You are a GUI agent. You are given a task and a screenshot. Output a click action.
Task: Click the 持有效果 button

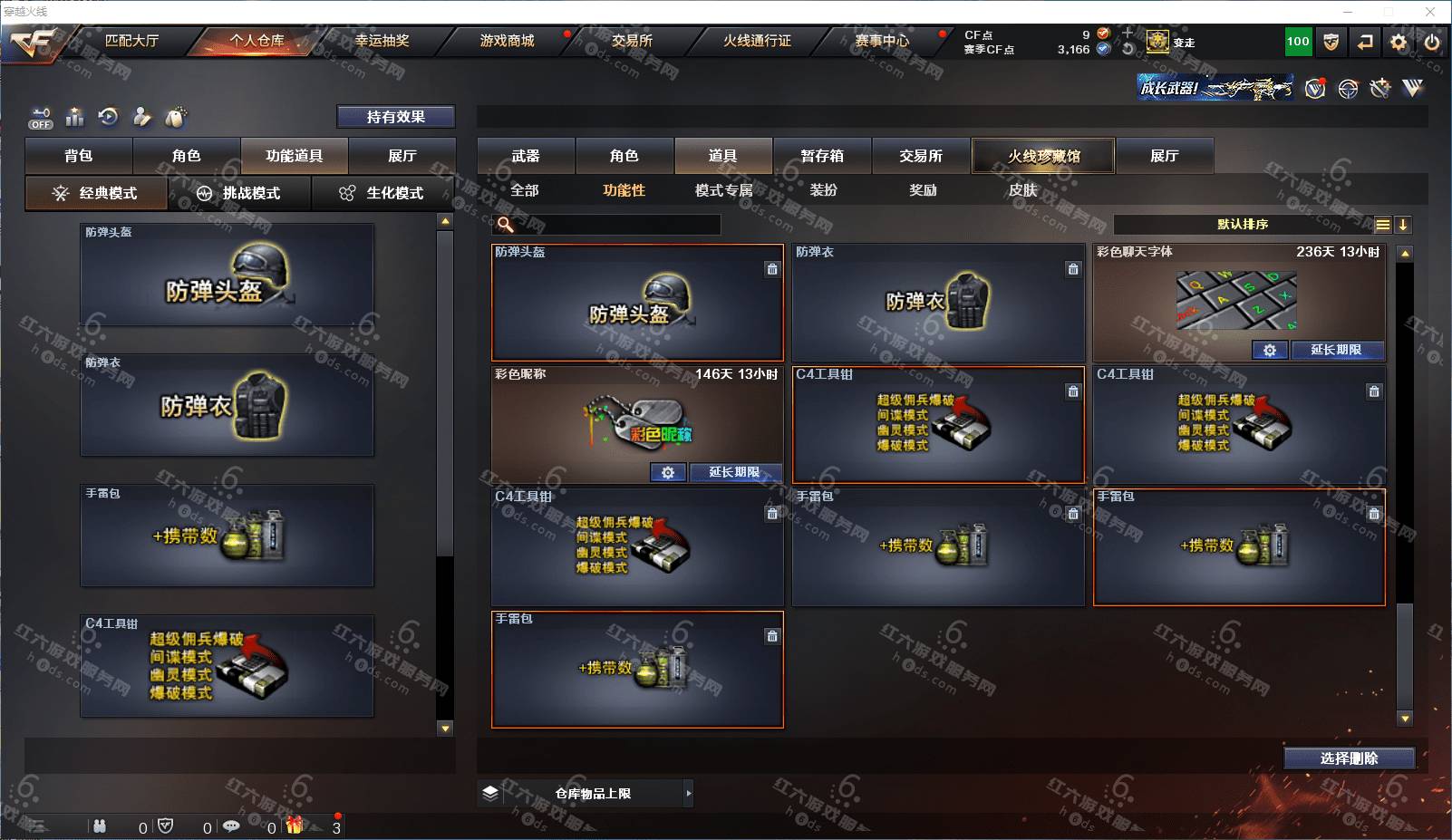[x=395, y=117]
